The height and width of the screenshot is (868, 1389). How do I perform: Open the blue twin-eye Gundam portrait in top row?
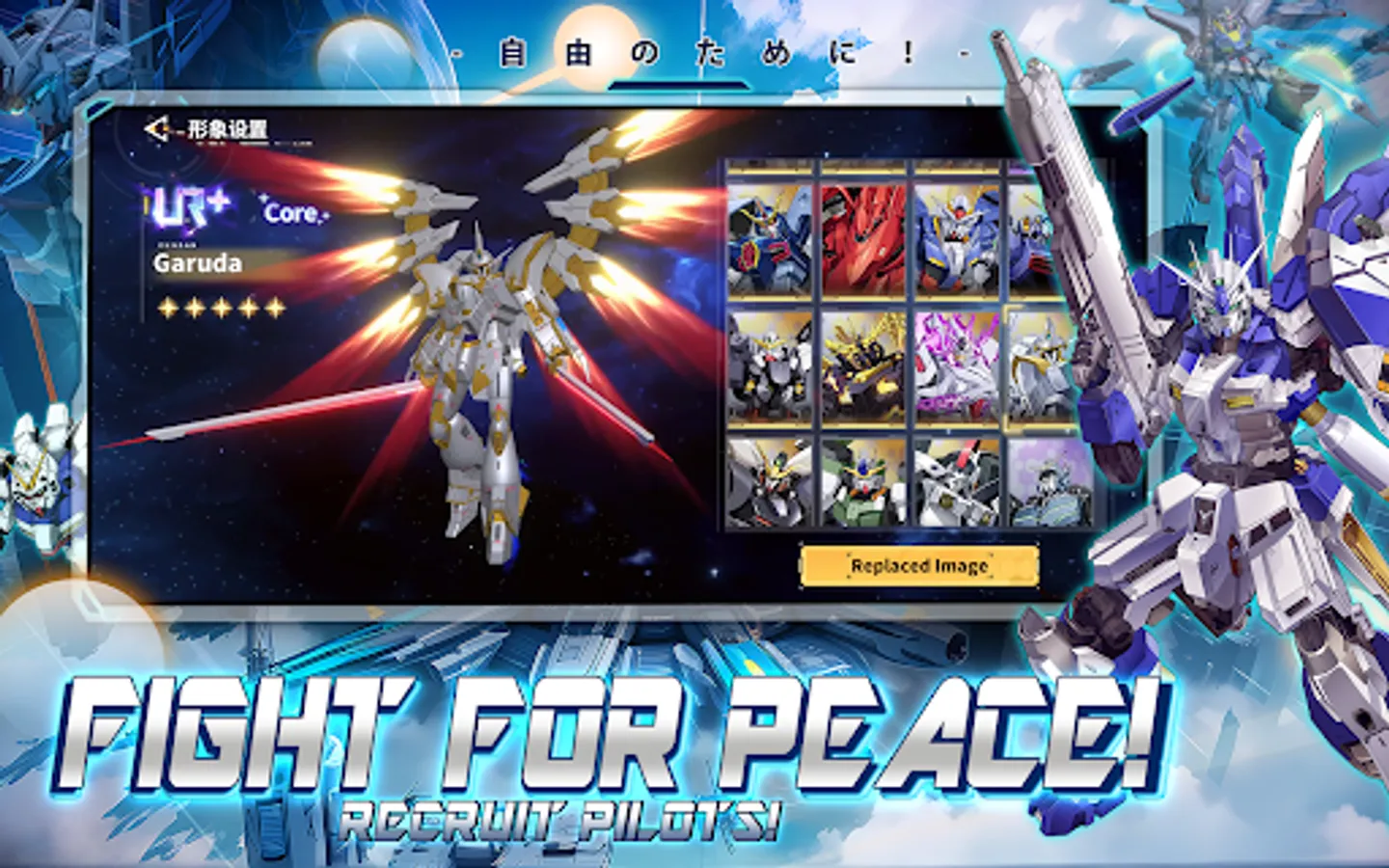[955, 241]
